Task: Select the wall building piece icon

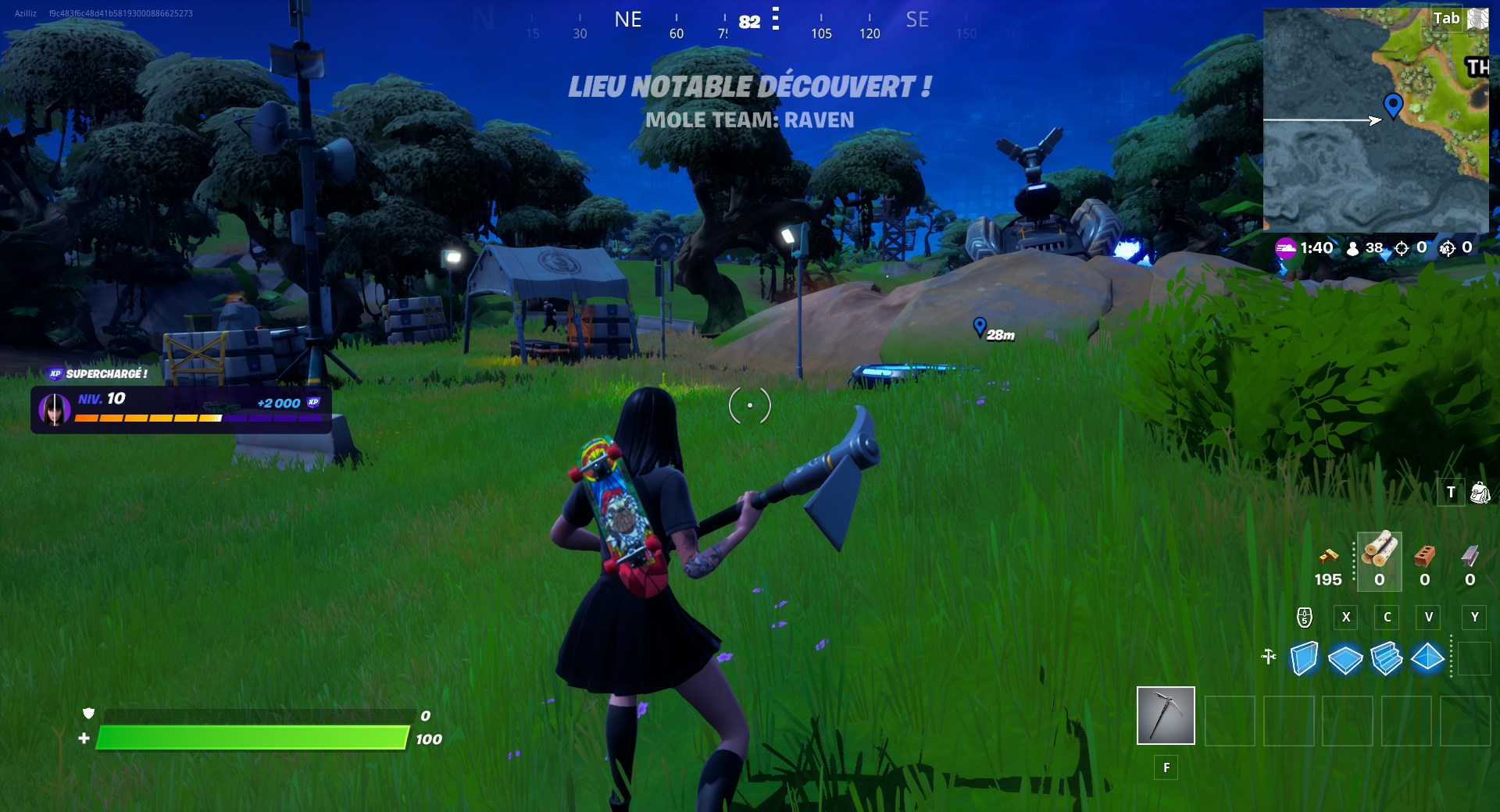Action: tap(1303, 658)
